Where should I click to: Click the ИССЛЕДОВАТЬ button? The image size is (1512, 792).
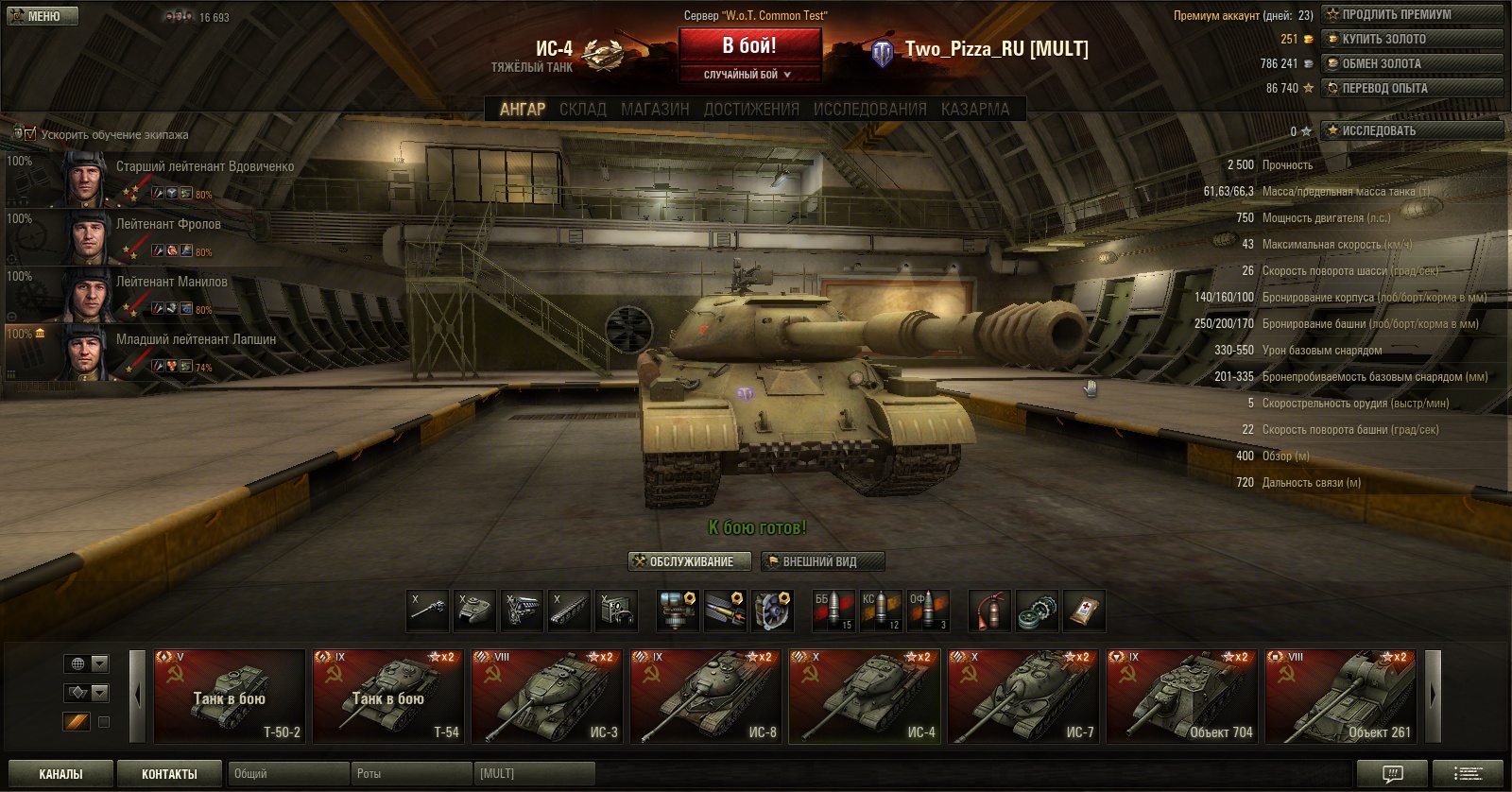[x=1412, y=130]
